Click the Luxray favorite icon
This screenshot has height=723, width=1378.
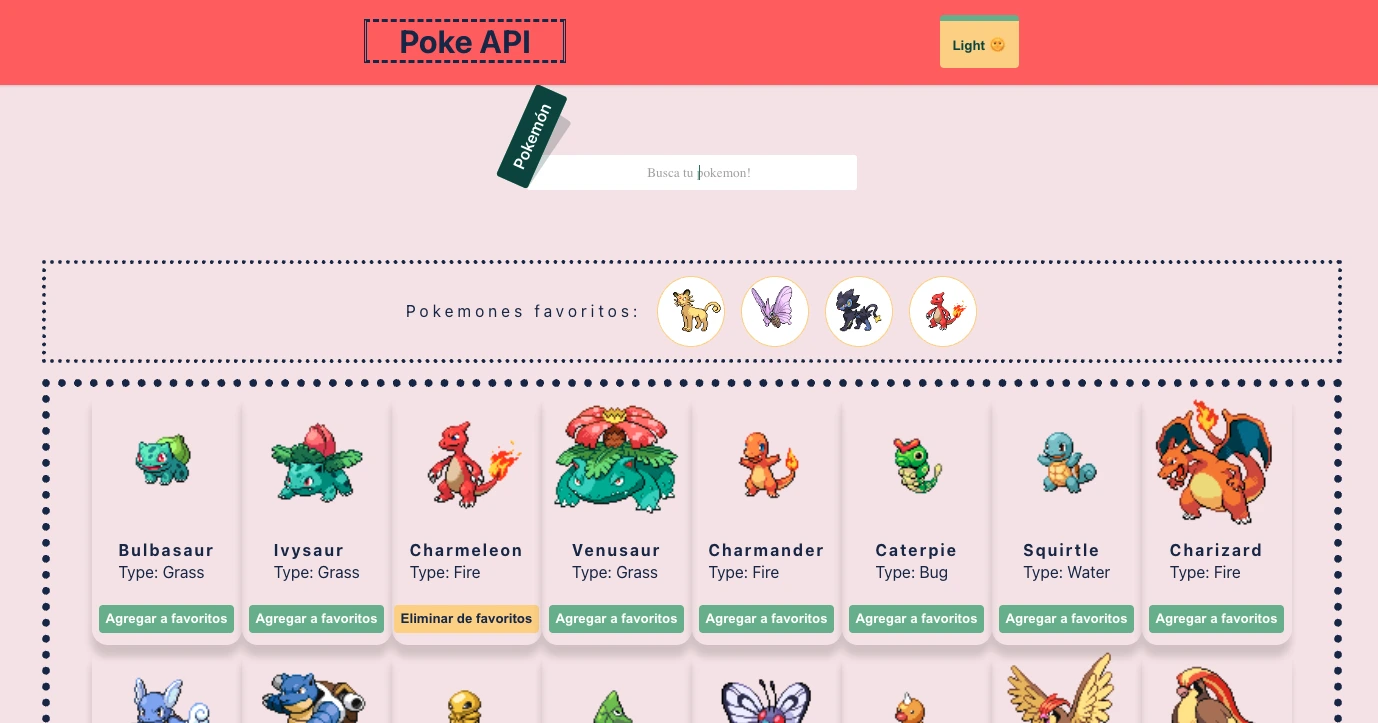click(859, 311)
